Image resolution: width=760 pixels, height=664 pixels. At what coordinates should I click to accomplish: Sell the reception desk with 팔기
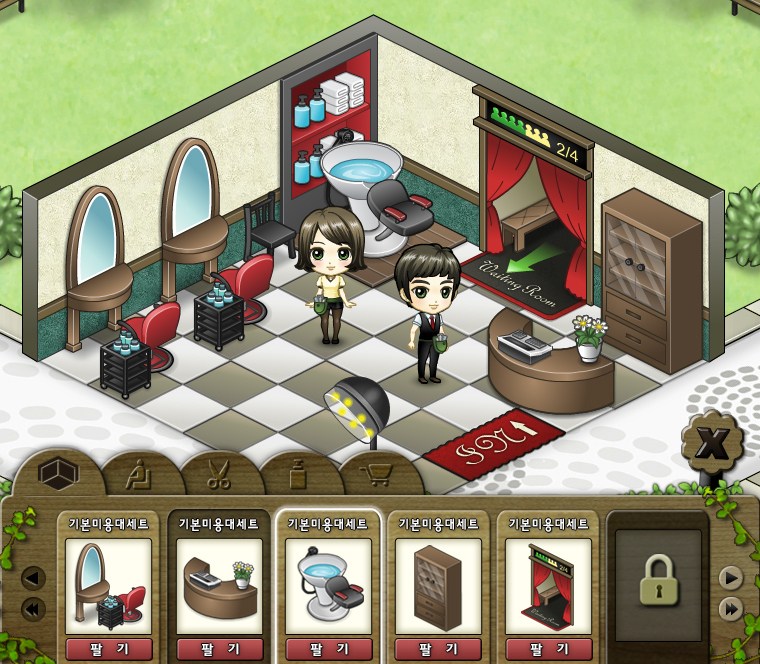219,649
